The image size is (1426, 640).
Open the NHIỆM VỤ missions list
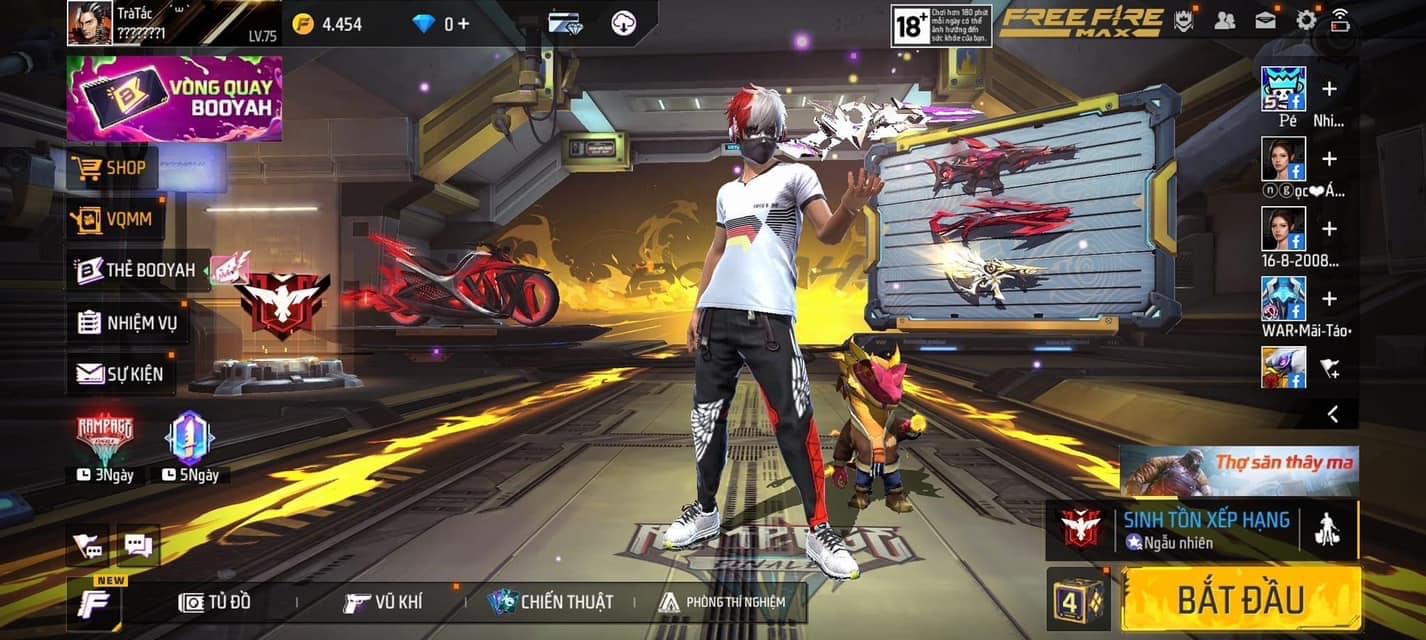pos(127,322)
